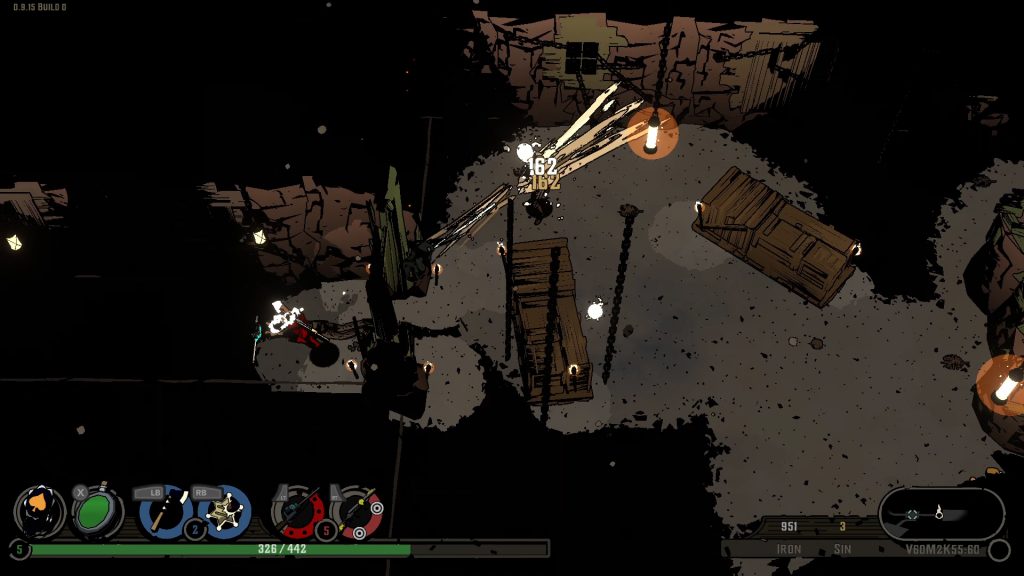This screenshot has width=1024, height=576.
Task: Select the shotgun weapon with target markers
Action: (357, 512)
